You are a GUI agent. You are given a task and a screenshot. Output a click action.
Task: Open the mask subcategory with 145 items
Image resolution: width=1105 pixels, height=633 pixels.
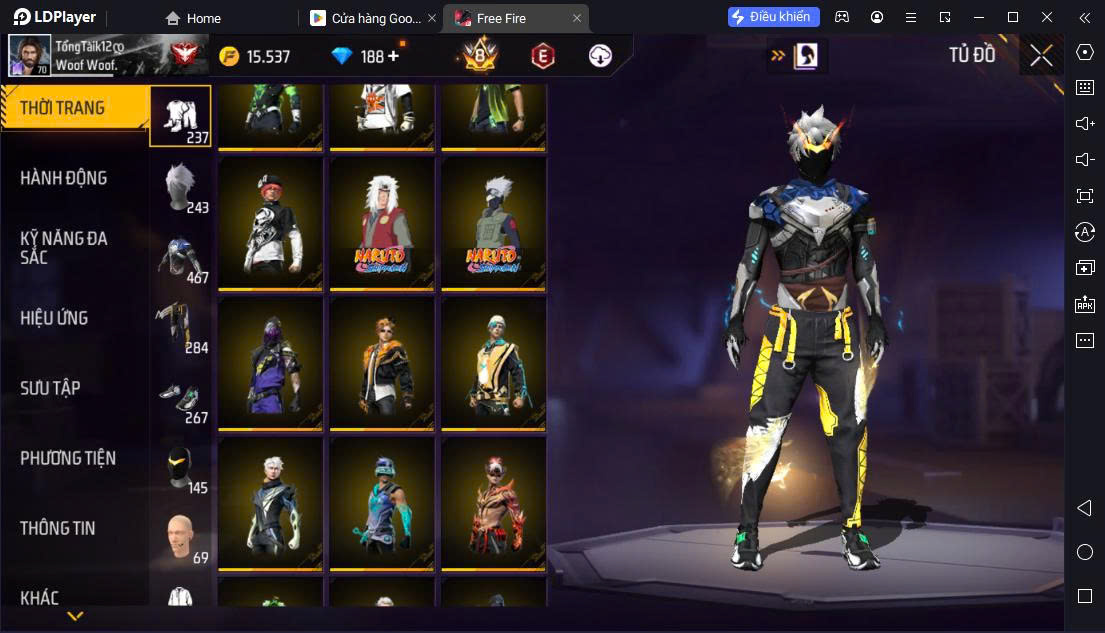[x=181, y=467]
